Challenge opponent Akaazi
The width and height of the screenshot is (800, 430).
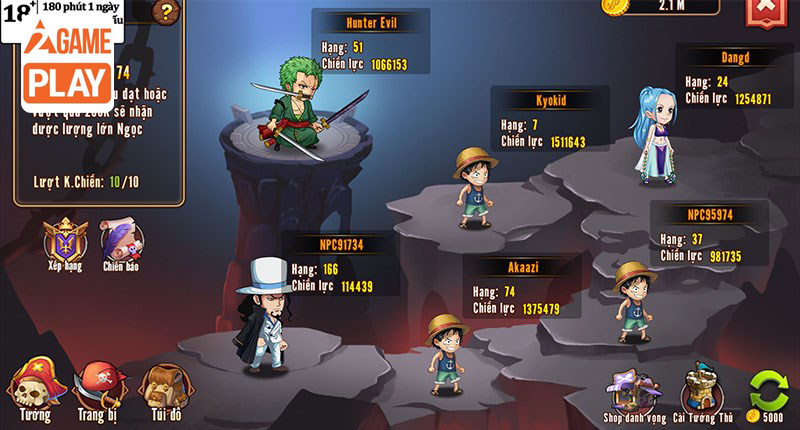click(447, 347)
